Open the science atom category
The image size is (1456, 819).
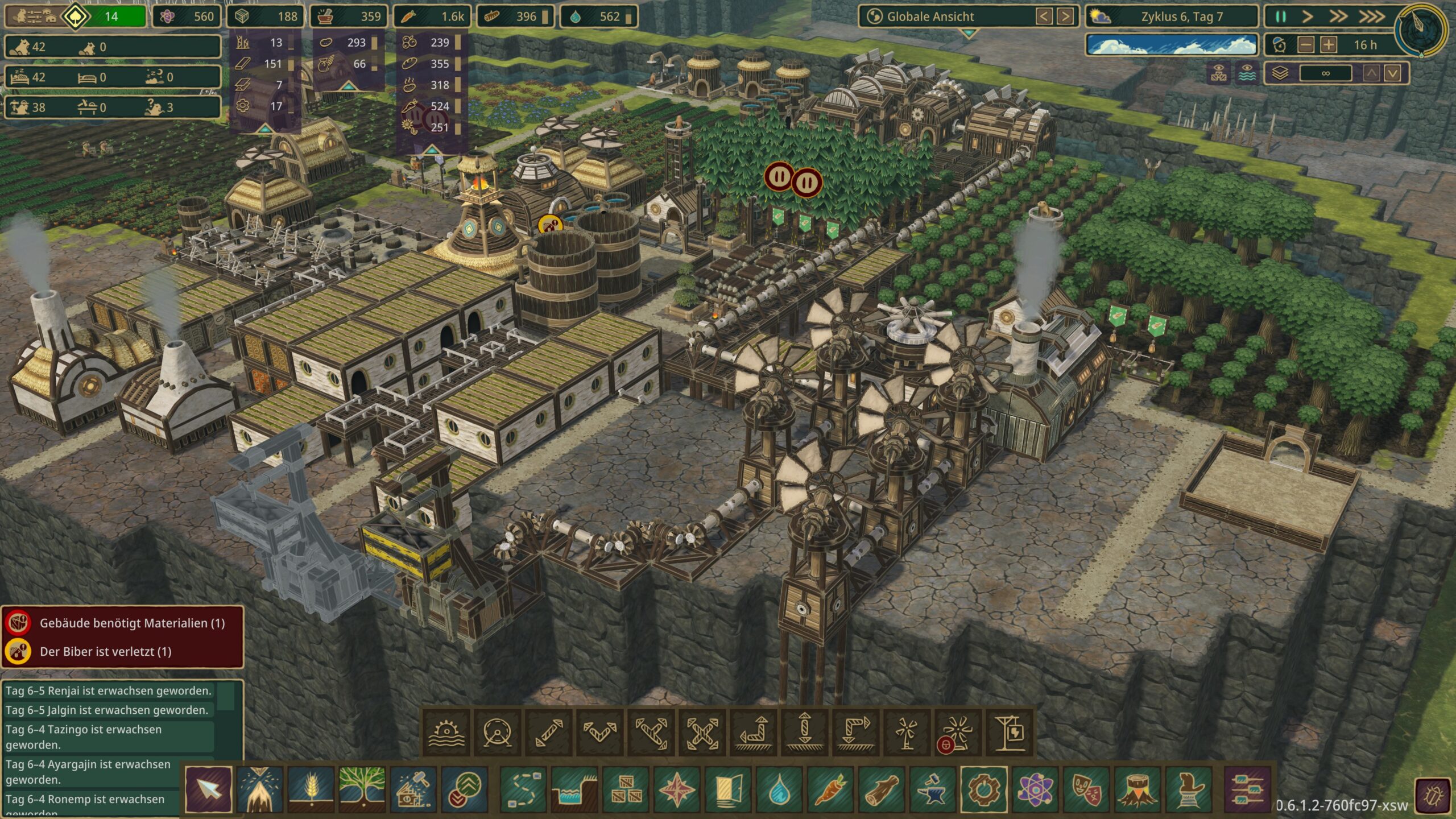[x=1035, y=789]
